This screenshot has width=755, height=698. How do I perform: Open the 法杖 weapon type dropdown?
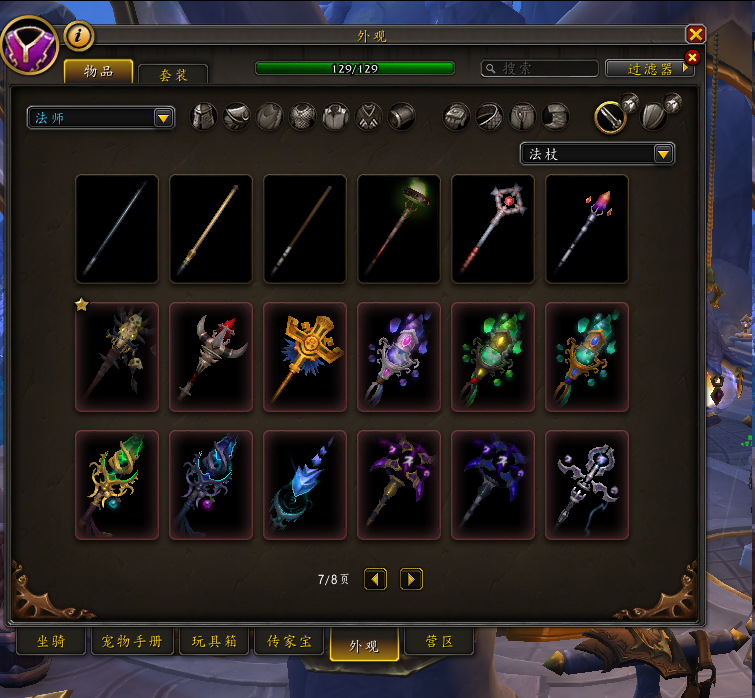597,154
